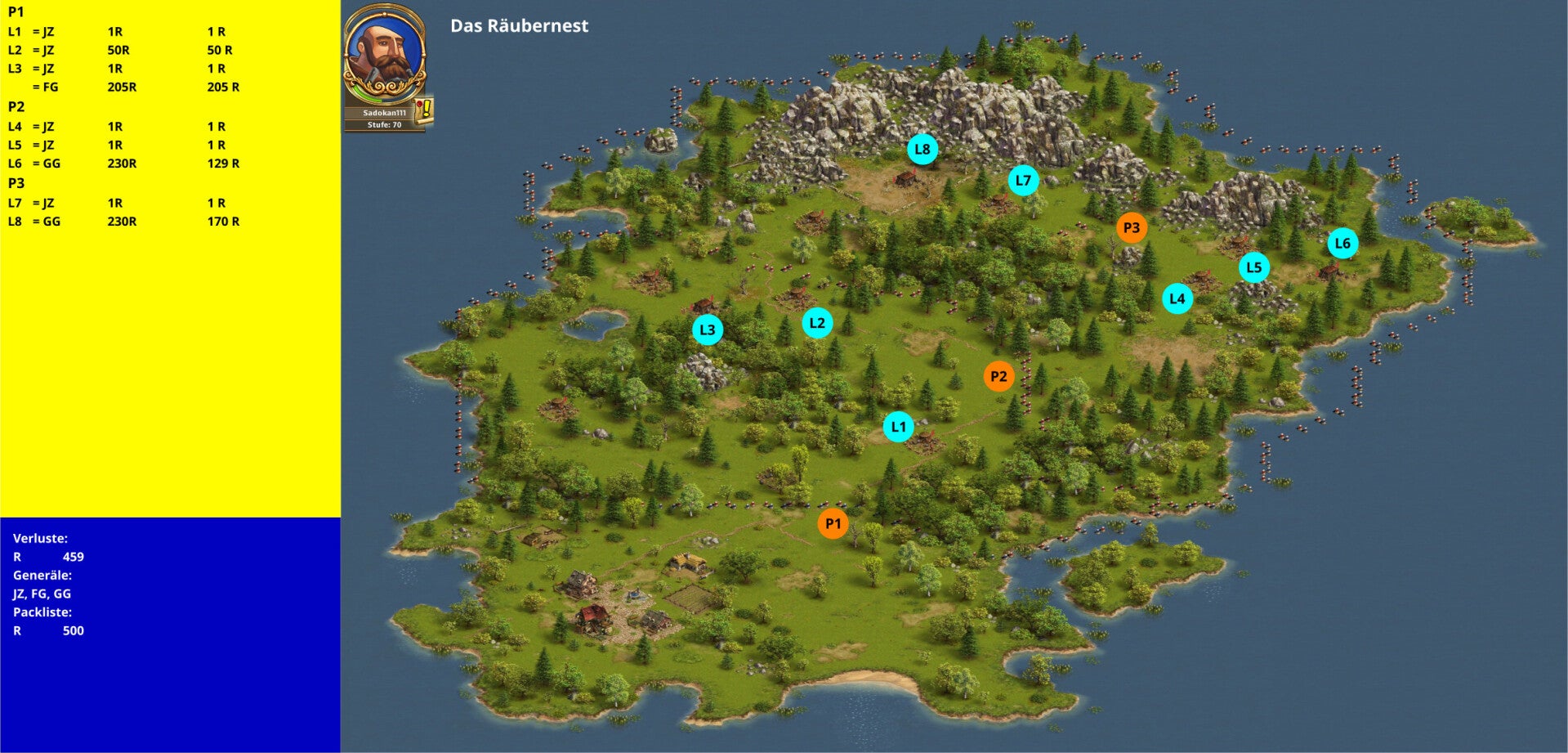The image size is (1568, 753).
Task: Select the L1 camp marker
Action: coord(898,427)
